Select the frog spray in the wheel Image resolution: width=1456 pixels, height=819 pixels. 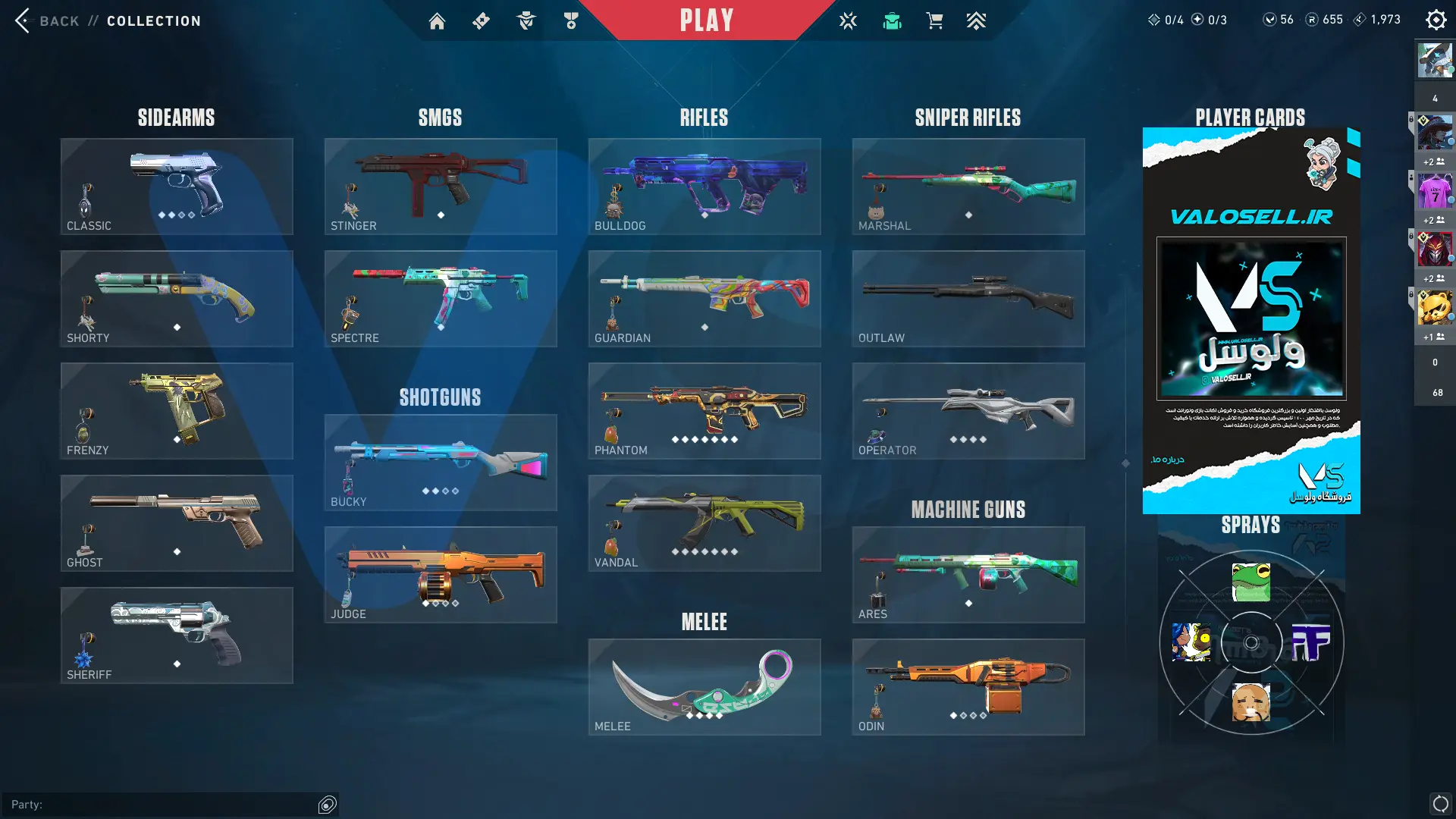(1251, 582)
